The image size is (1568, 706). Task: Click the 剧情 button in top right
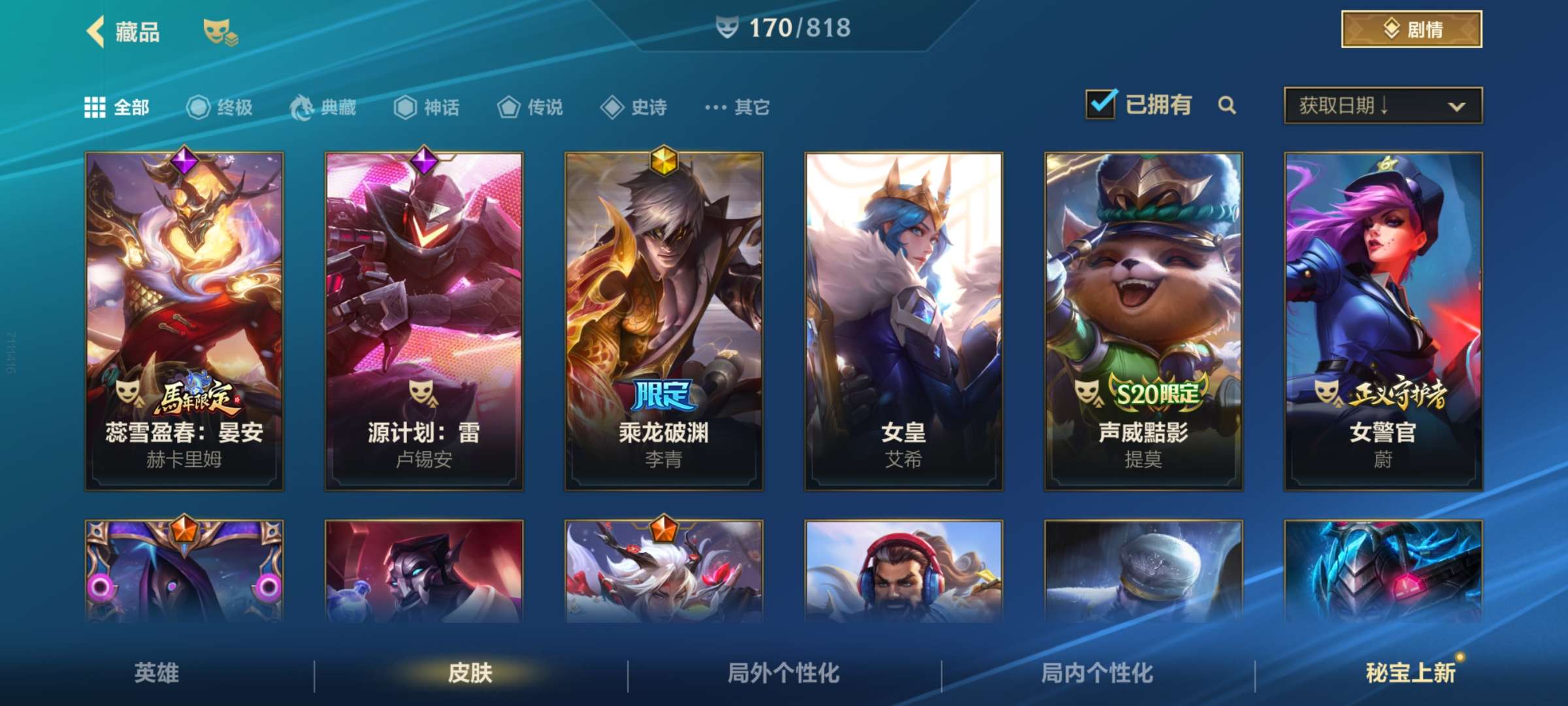(1411, 29)
